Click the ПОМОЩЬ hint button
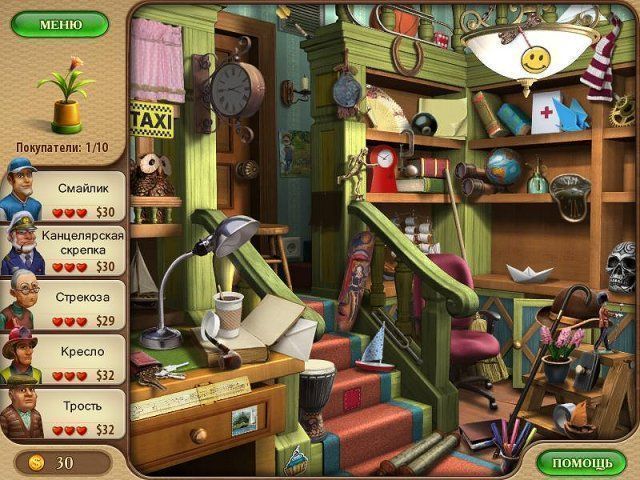 (x=581, y=463)
